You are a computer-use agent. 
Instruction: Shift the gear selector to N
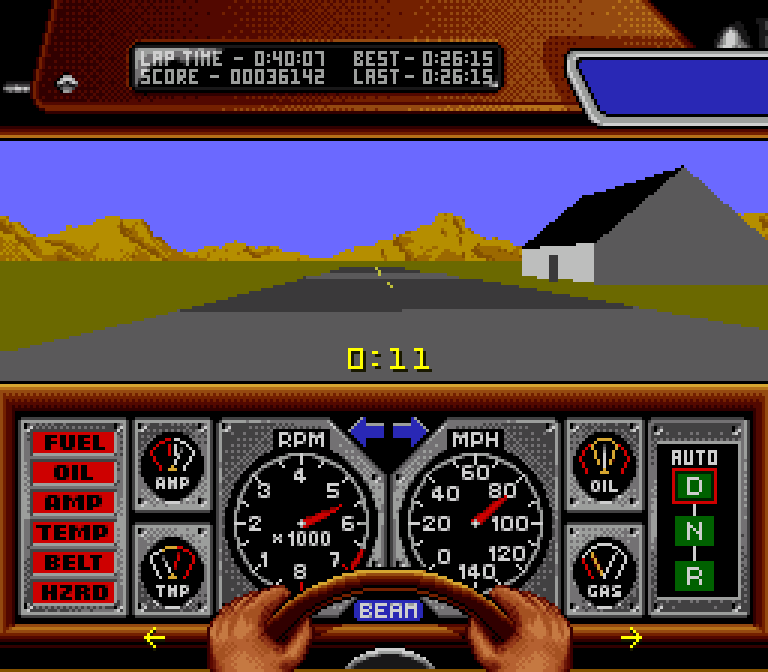click(x=694, y=531)
